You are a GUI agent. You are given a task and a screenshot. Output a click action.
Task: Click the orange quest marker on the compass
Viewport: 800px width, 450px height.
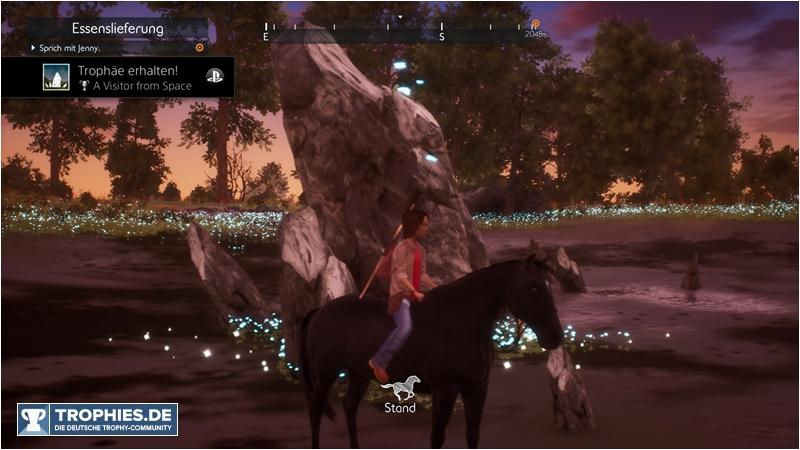535,24
